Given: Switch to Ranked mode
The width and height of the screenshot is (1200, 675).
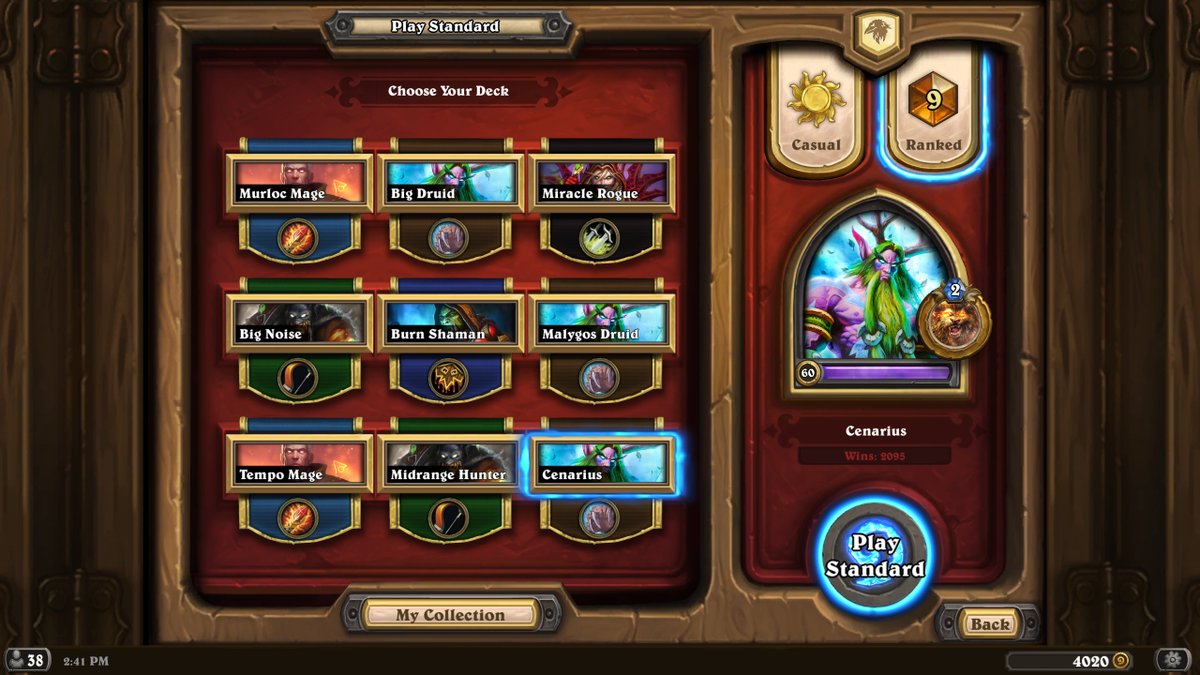Looking at the screenshot, I should 933,110.
